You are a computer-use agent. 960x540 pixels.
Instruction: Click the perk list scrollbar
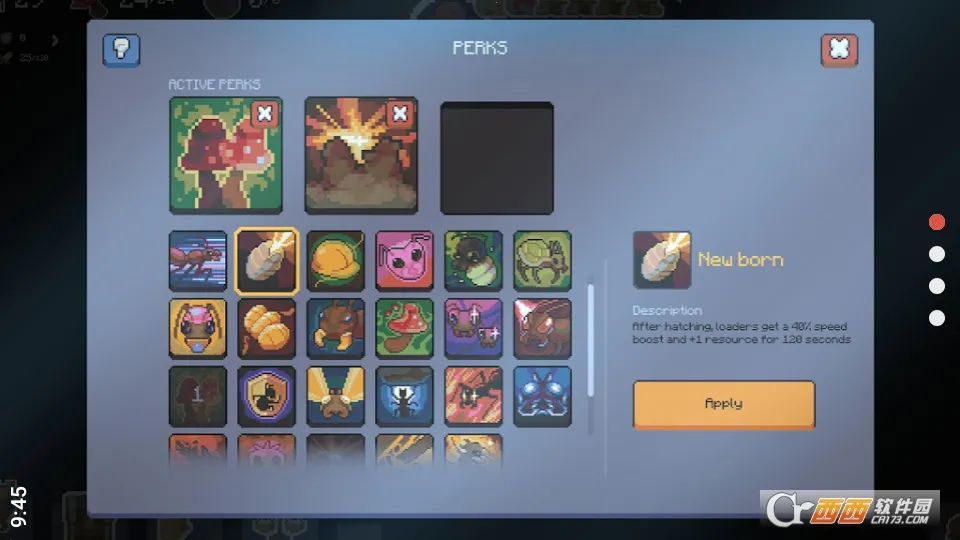coord(591,330)
